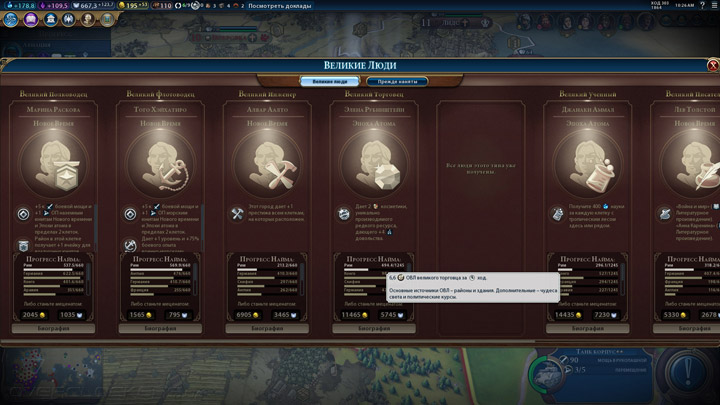Image resolution: width=720 pixels, height=405 pixels.
Task: View biography of Great Engineer Алвар Аалто
Action: click(x=262, y=327)
